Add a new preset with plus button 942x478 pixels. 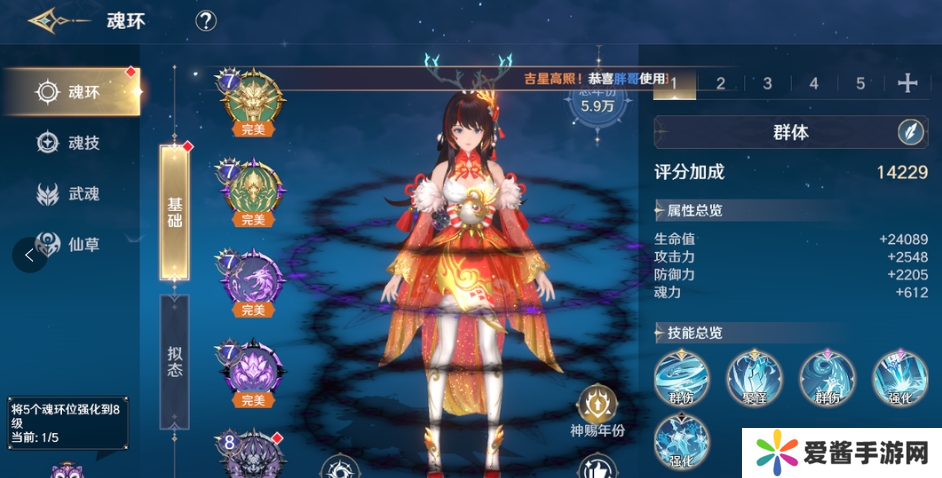(907, 83)
